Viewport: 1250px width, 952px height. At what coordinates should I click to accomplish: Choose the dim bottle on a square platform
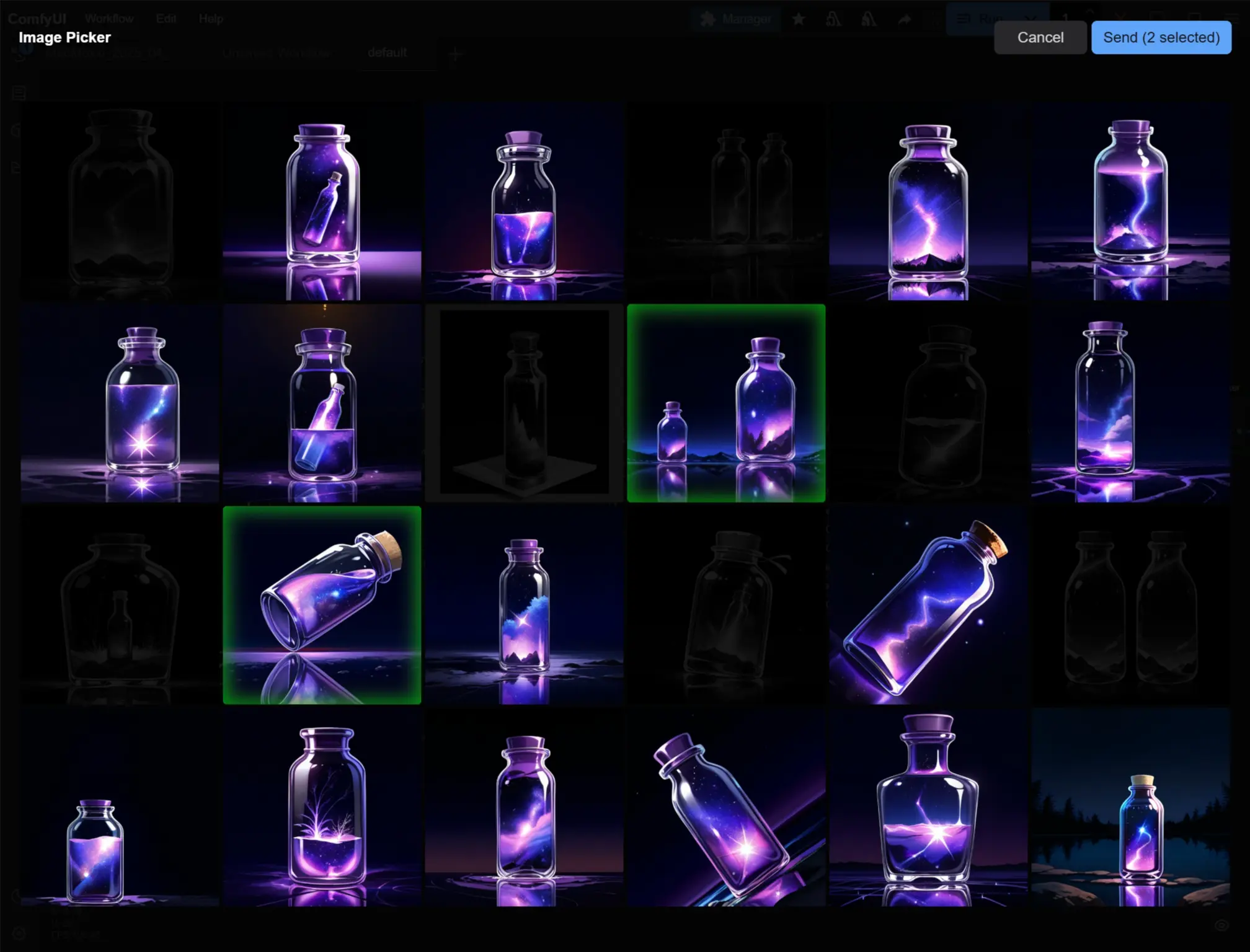pos(524,403)
